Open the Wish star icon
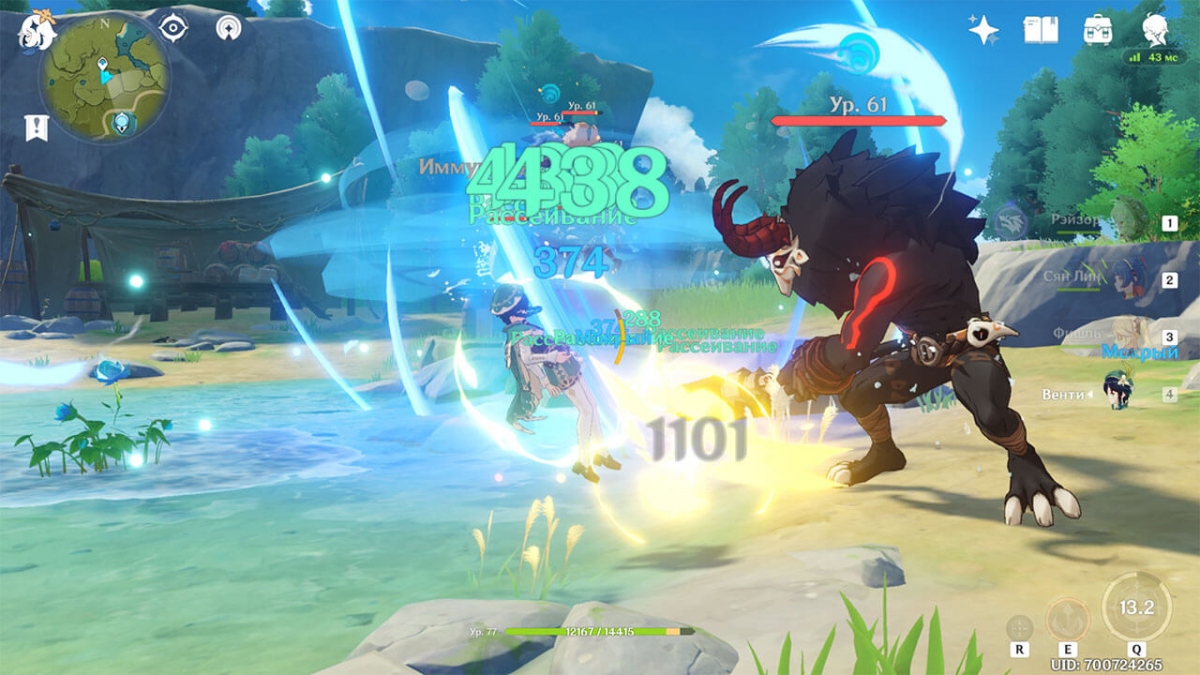The height and width of the screenshot is (675, 1200). [x=983, y=30]
